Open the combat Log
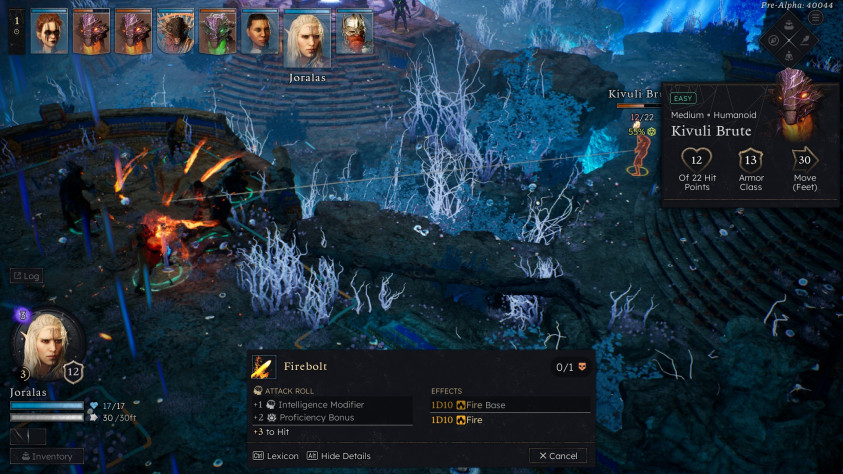Image resolution: width=843 pixels, height=474 pixels. pos(26,275)
